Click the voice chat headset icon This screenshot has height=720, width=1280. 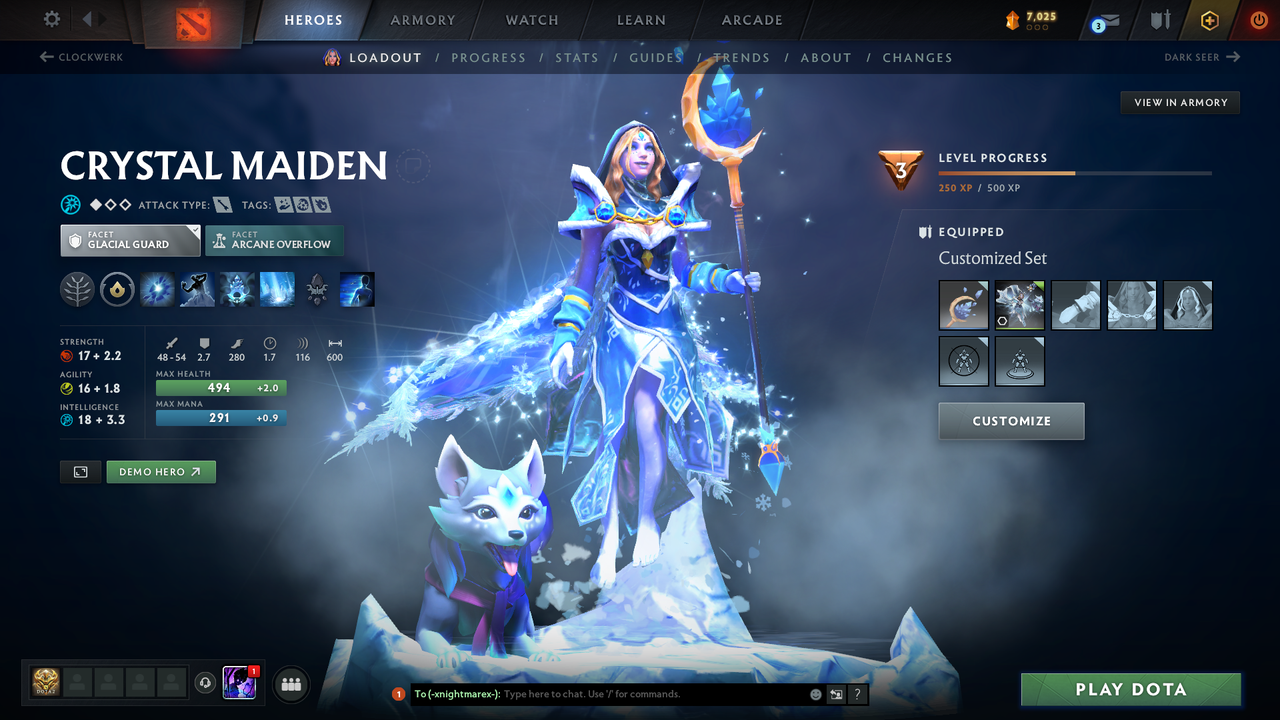[x=206, y=683]
